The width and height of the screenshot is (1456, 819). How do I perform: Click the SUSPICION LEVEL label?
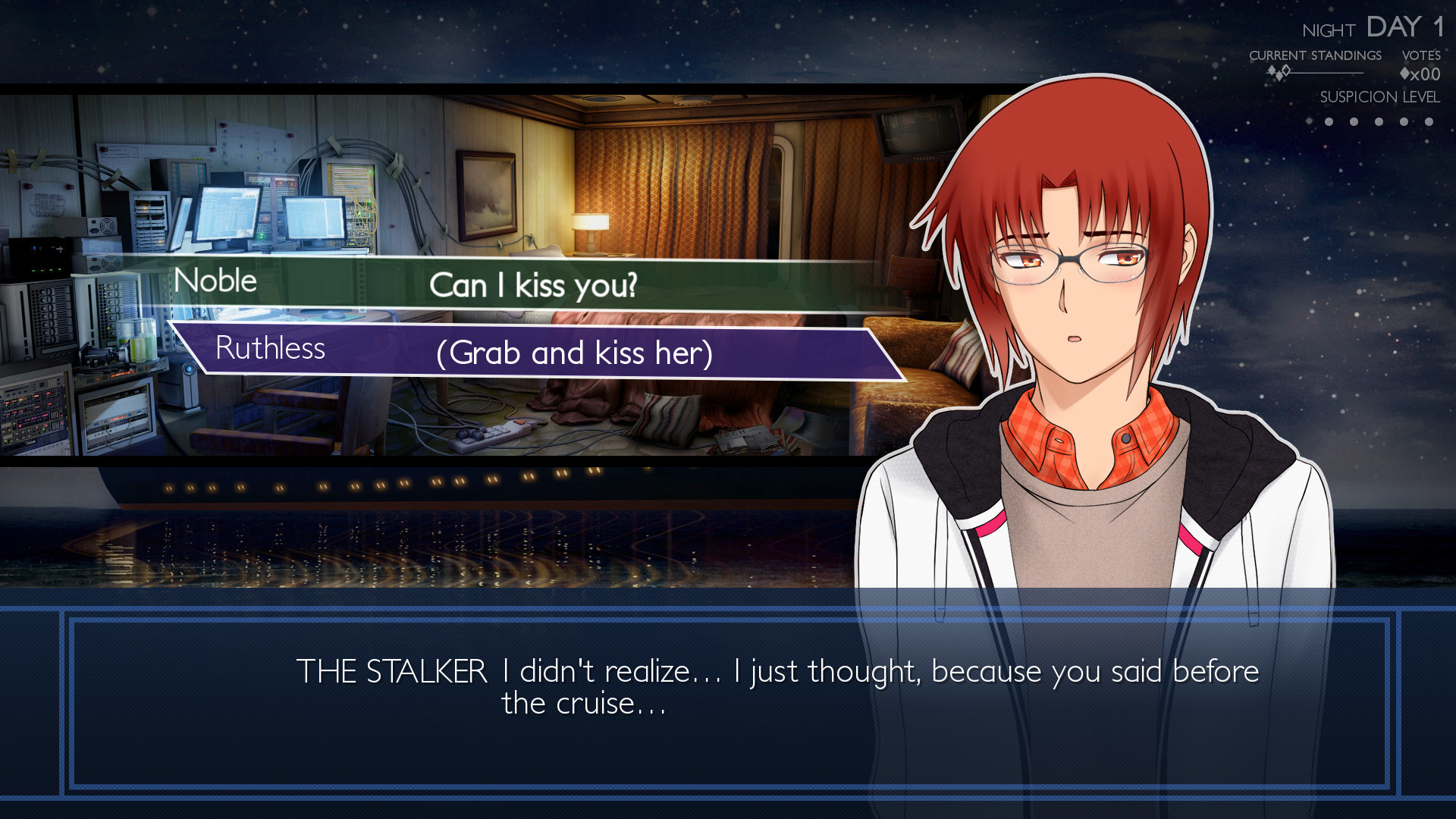[x=1380, y=97]
